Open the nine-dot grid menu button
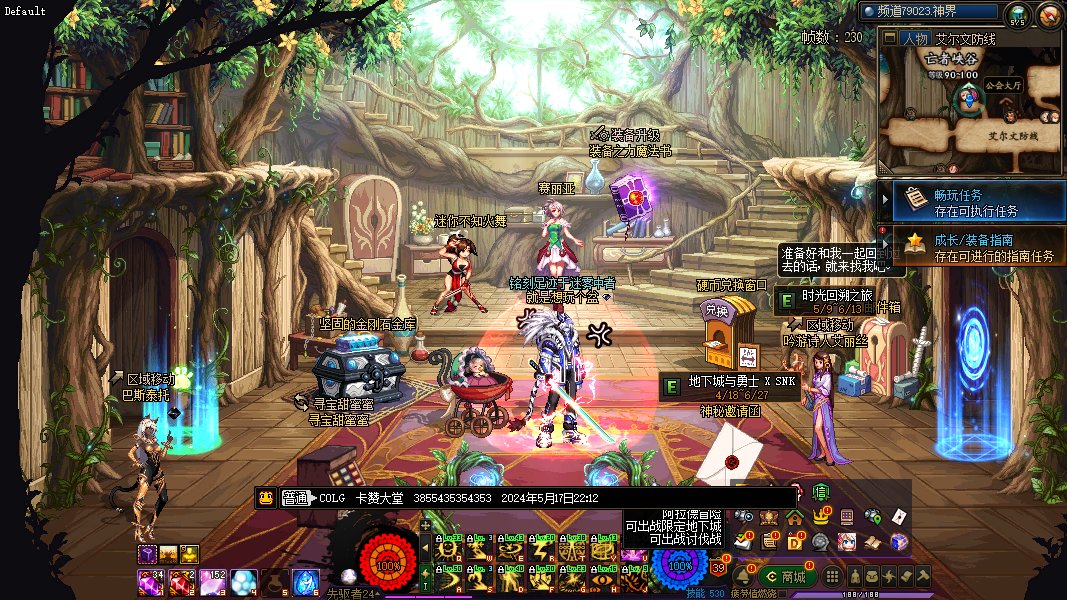 click(832, 576)
